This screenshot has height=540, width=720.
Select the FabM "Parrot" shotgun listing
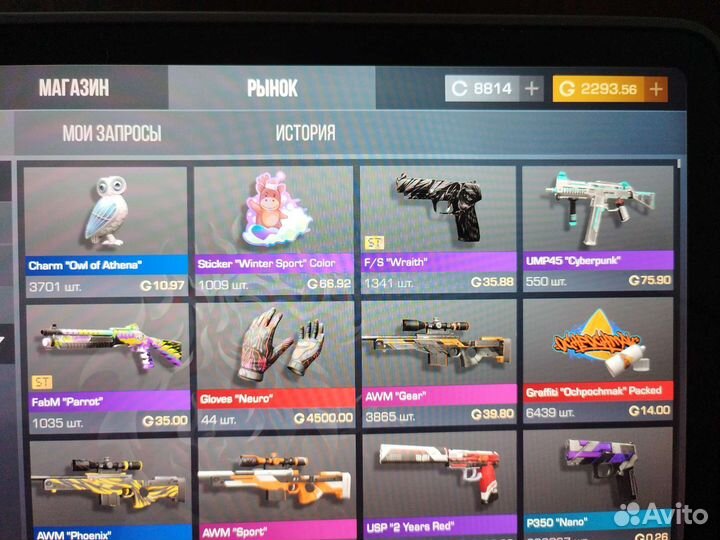point(107,364)
